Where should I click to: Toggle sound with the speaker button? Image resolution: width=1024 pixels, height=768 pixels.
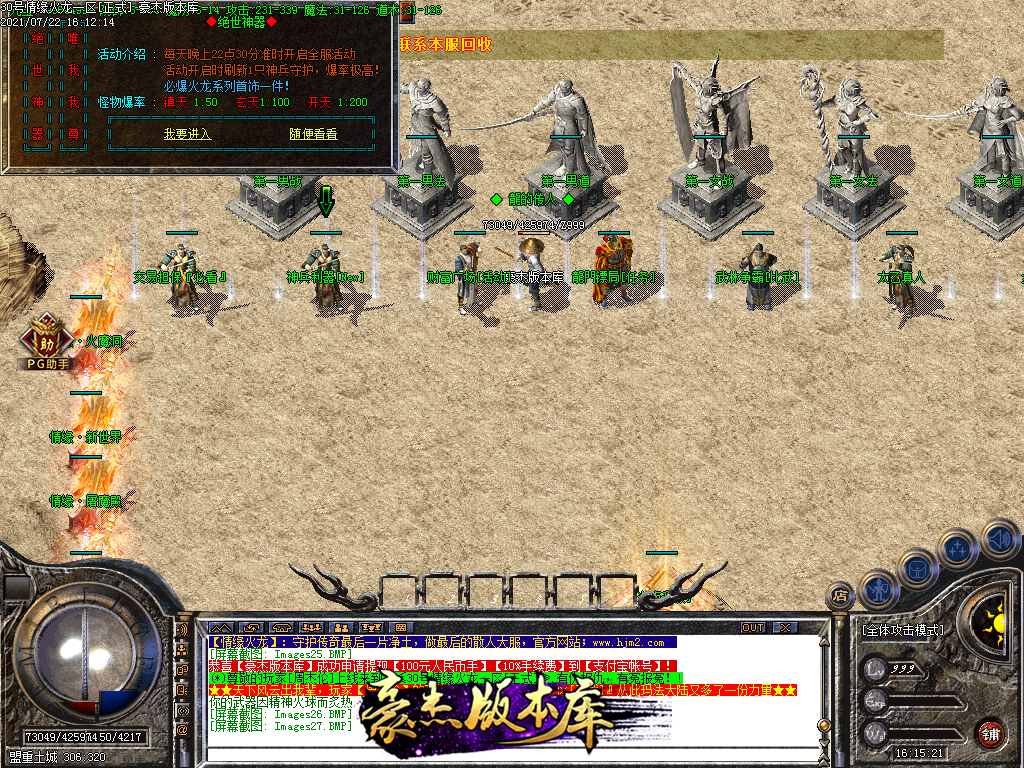coord(999,538)
